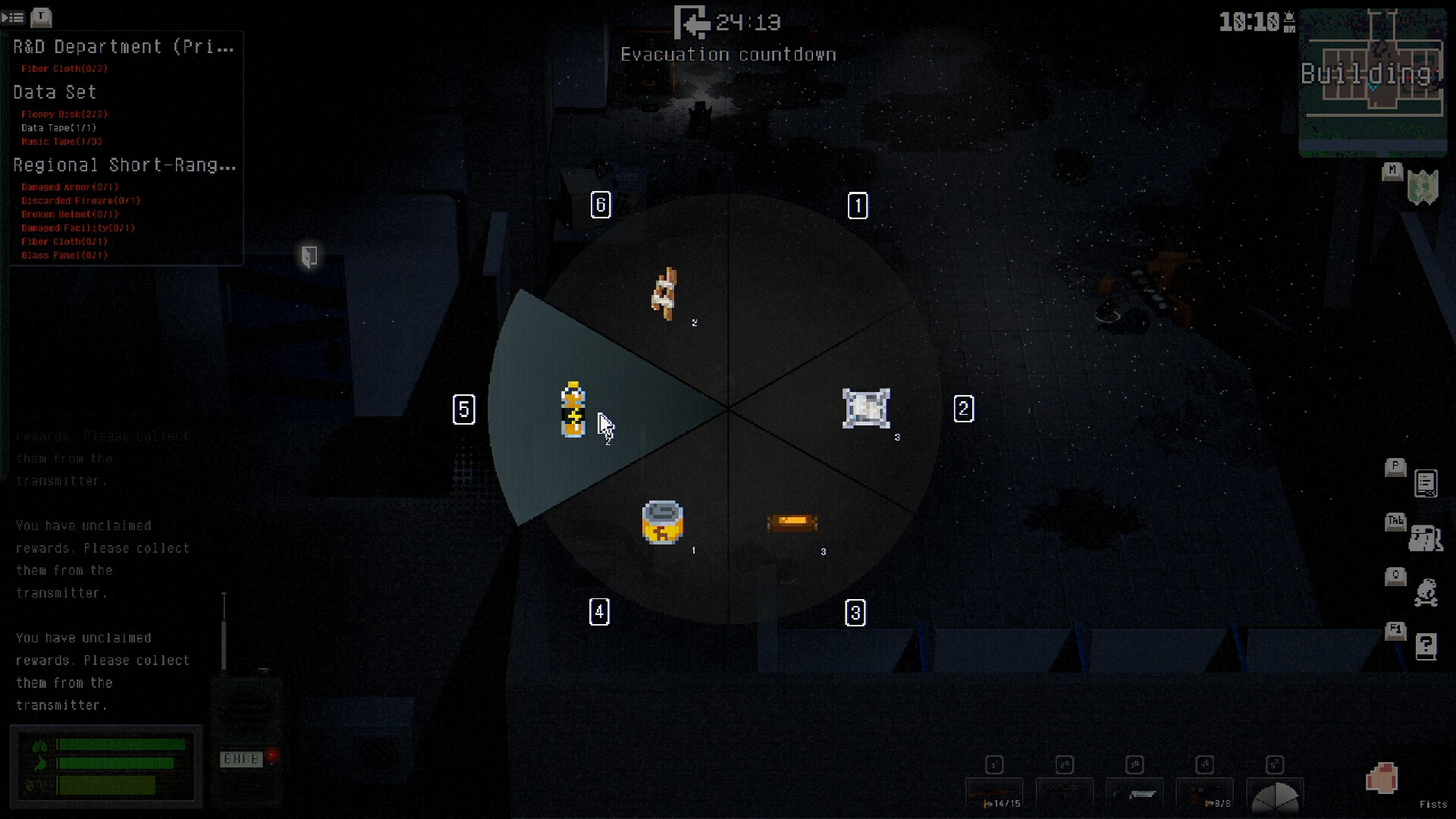This screenshot has height=819, width=1456.
Task: Expand the Data Set quest entry
Action: pos(54,92)
